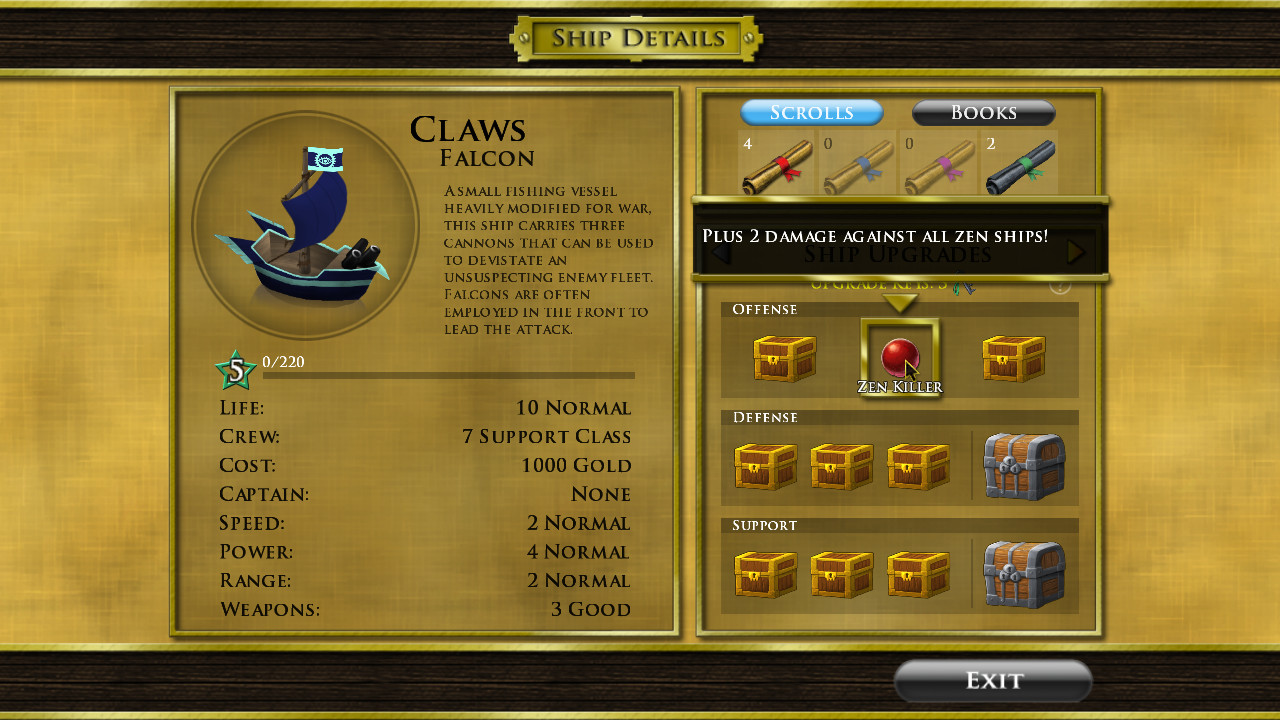Open the first Support gold chest
1280x720 pixels.
tap(765, 573)
